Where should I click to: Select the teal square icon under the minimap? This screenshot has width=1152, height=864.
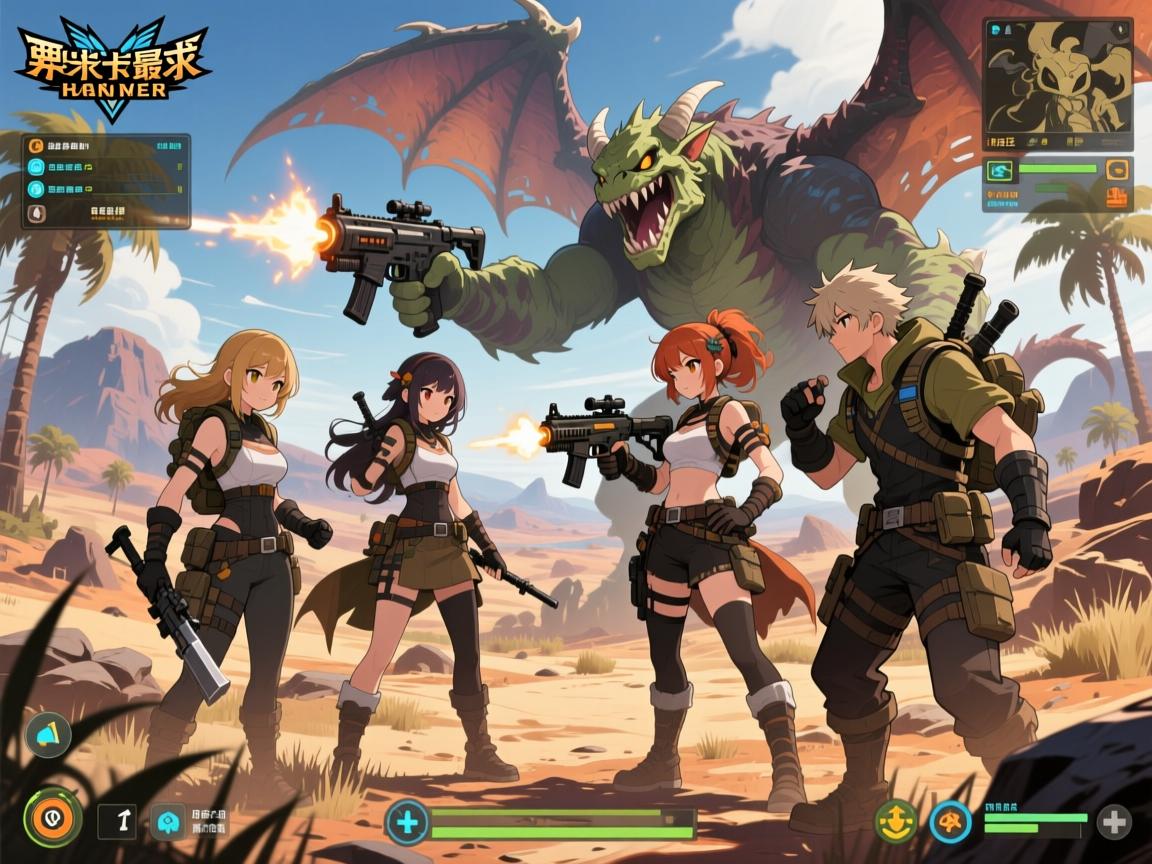click(1002, 171)
